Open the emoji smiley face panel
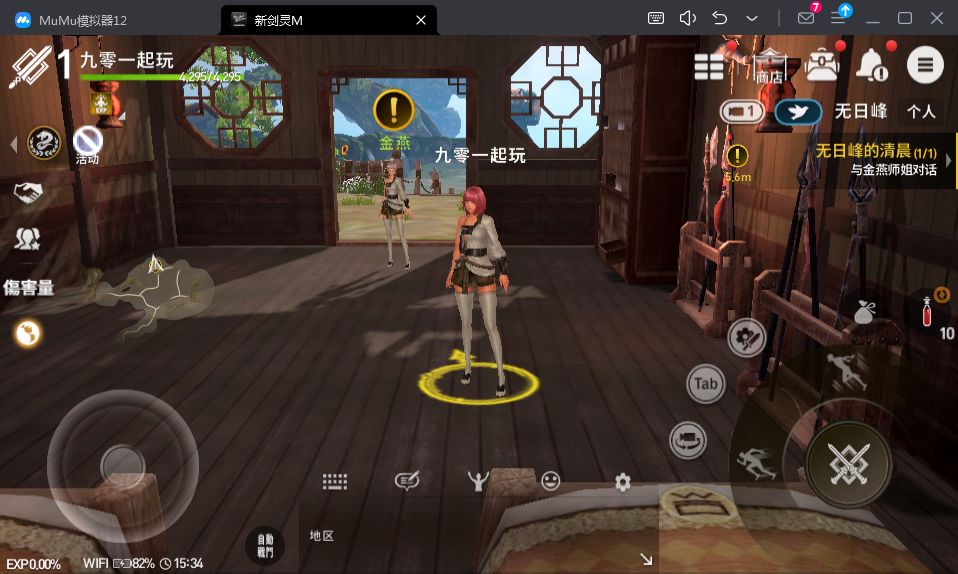958x574 pixels. (x=550, y=482)
